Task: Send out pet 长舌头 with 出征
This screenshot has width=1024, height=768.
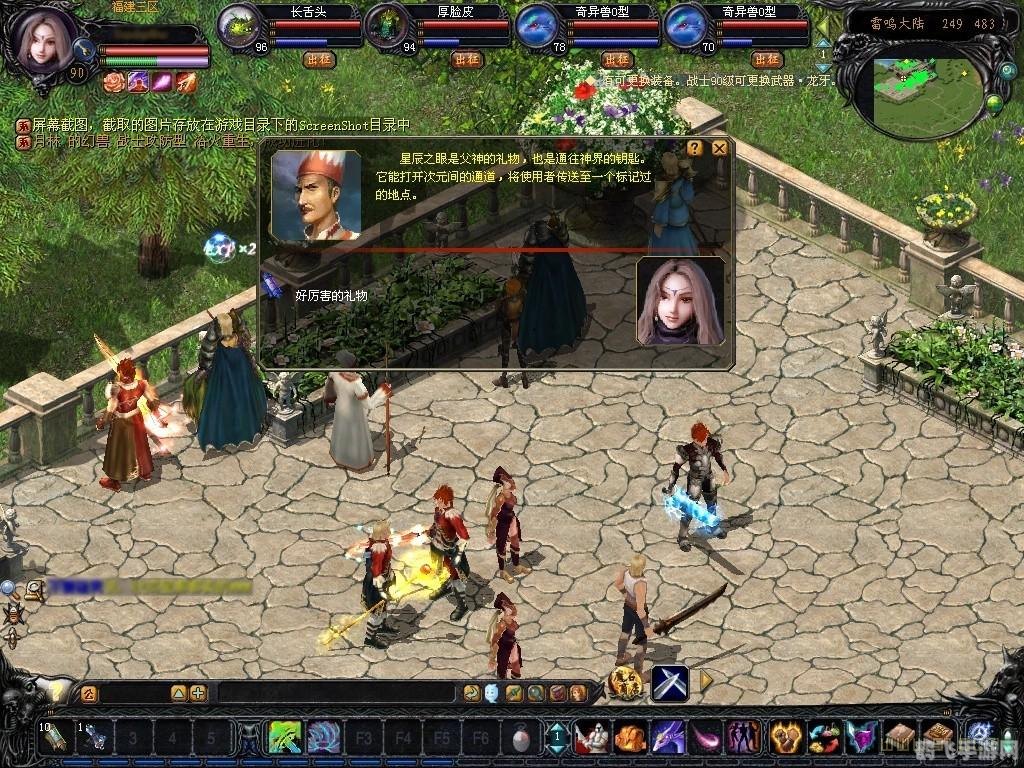Action: tap(319, 60)
